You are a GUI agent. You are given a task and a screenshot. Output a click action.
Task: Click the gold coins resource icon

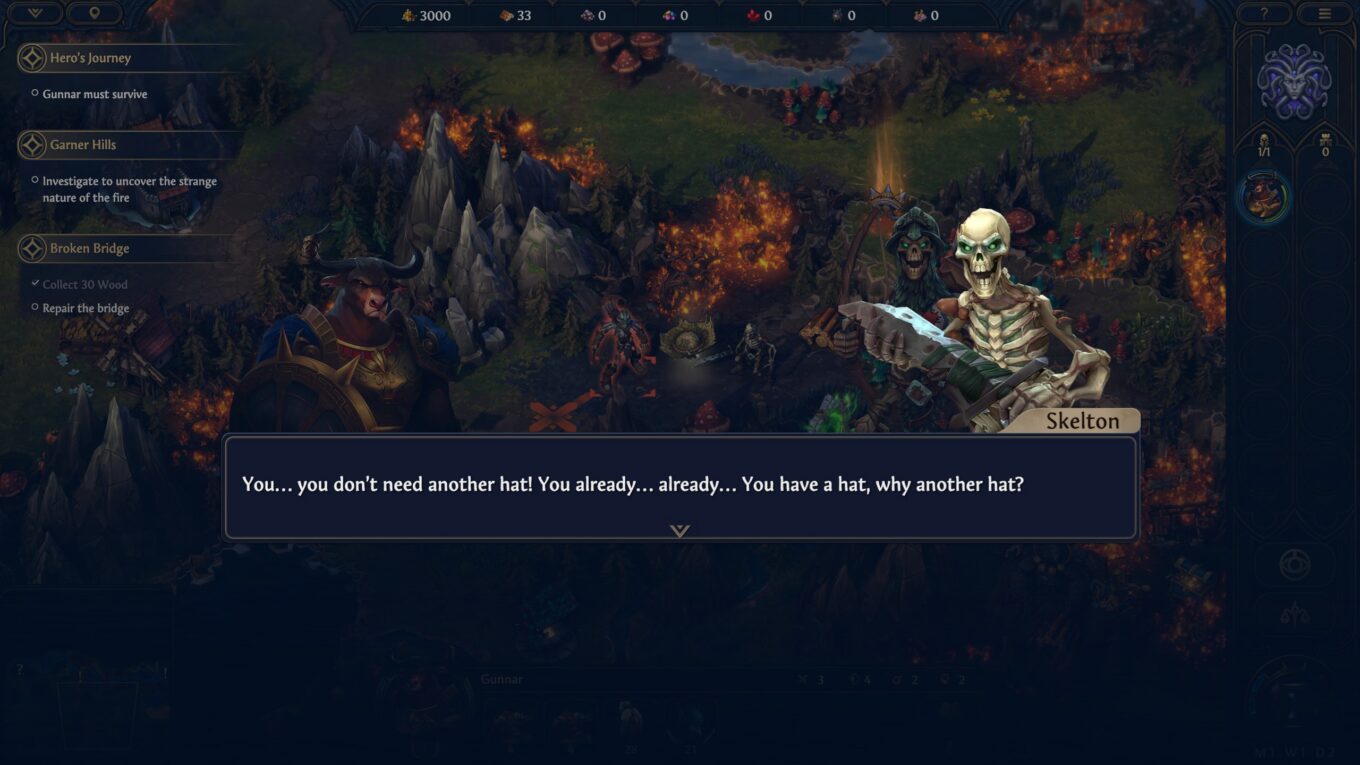click(x=408, y=15)
